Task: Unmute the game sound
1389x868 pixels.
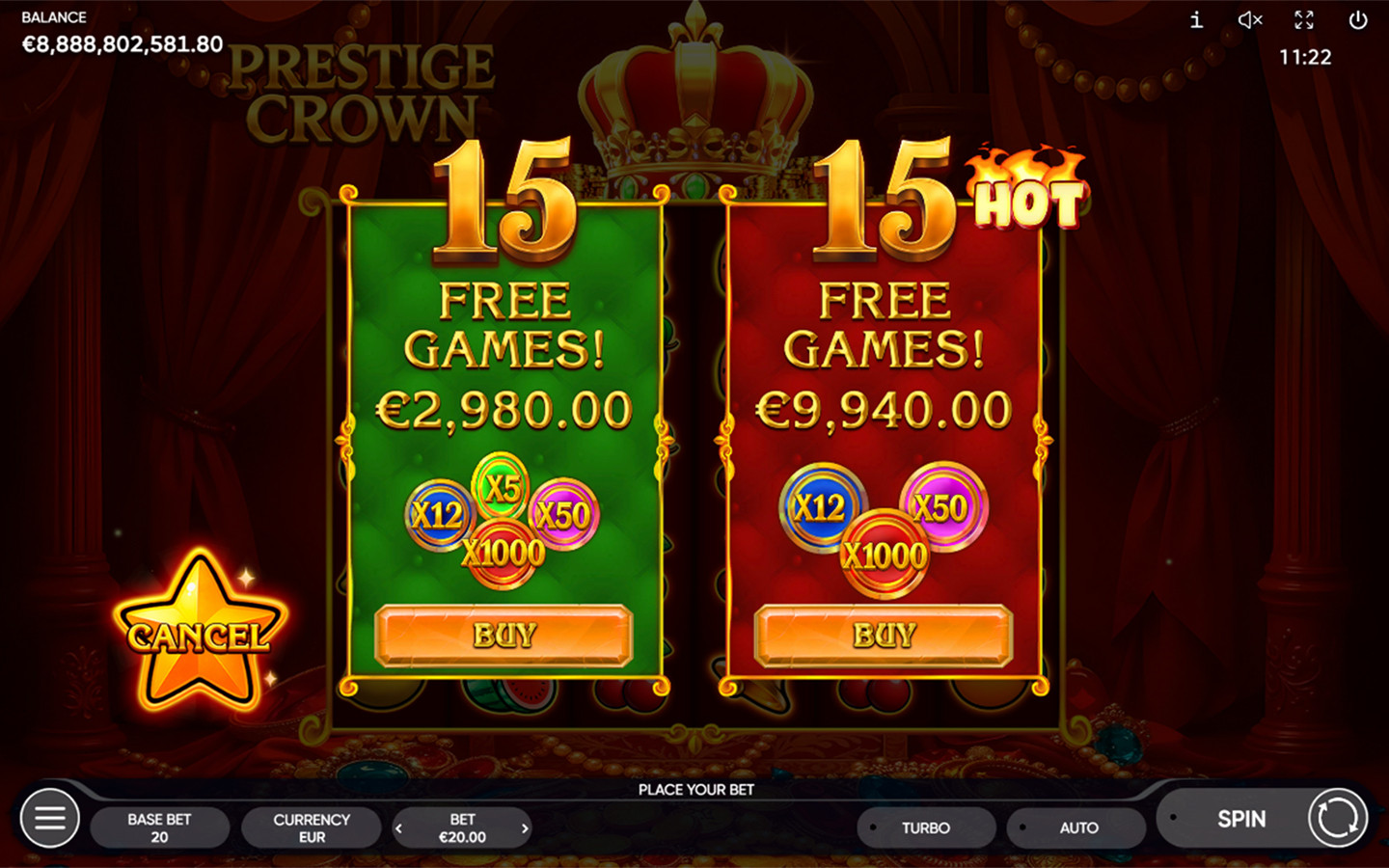Action: coord(1250,20)
